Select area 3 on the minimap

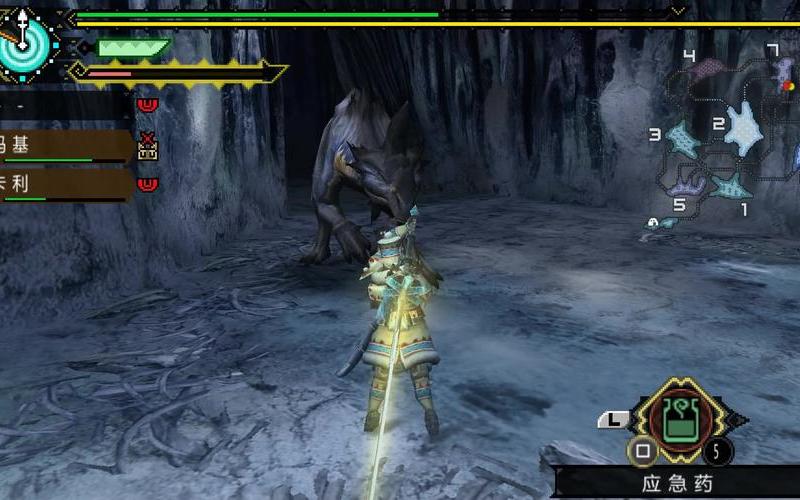pos(683,140)
